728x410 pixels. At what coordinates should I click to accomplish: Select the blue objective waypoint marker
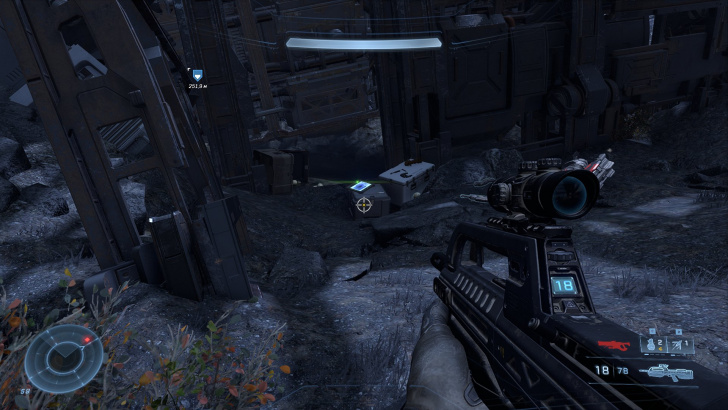(x=196, y=73)
